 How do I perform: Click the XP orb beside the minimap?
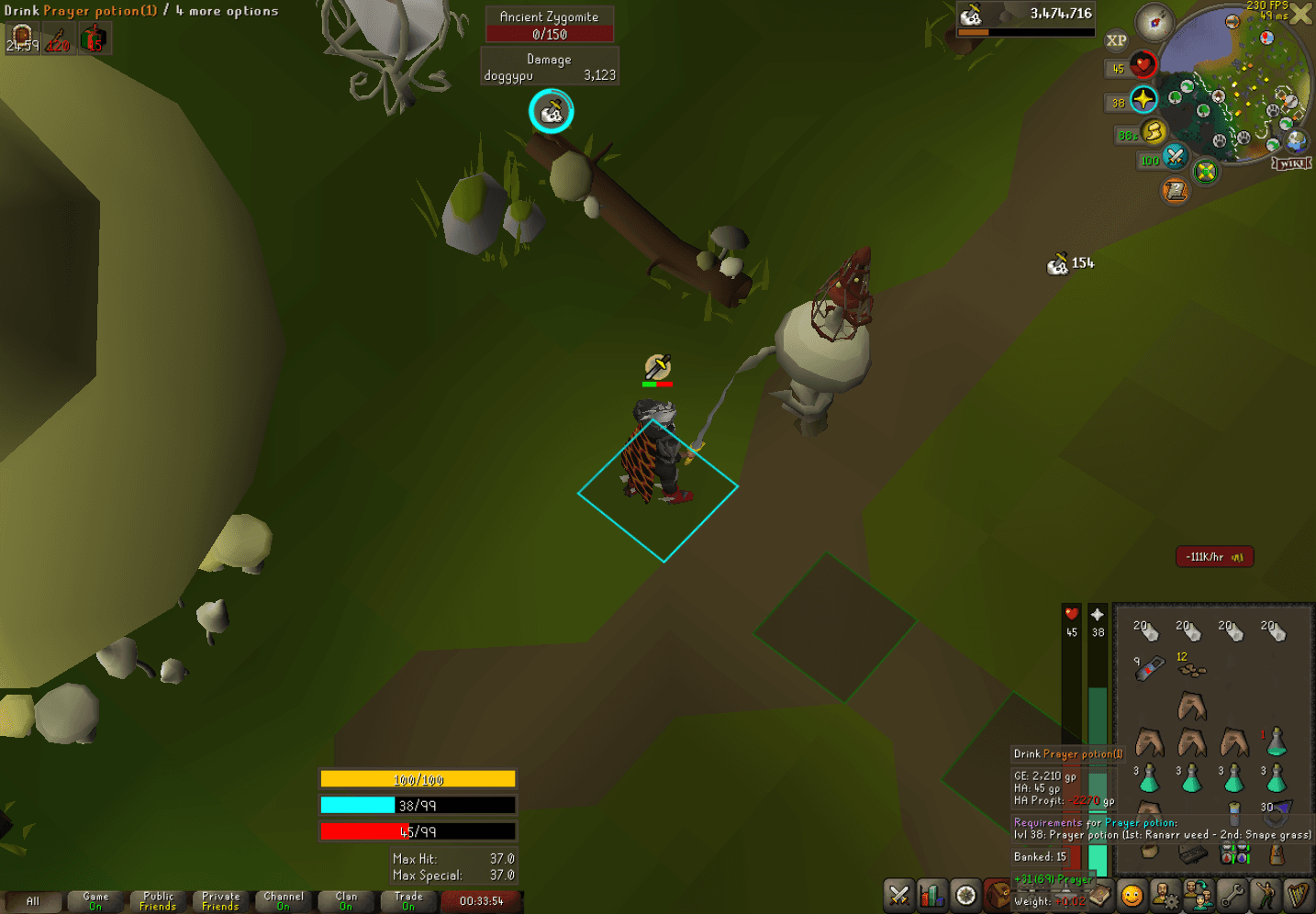pos(1117,40)
